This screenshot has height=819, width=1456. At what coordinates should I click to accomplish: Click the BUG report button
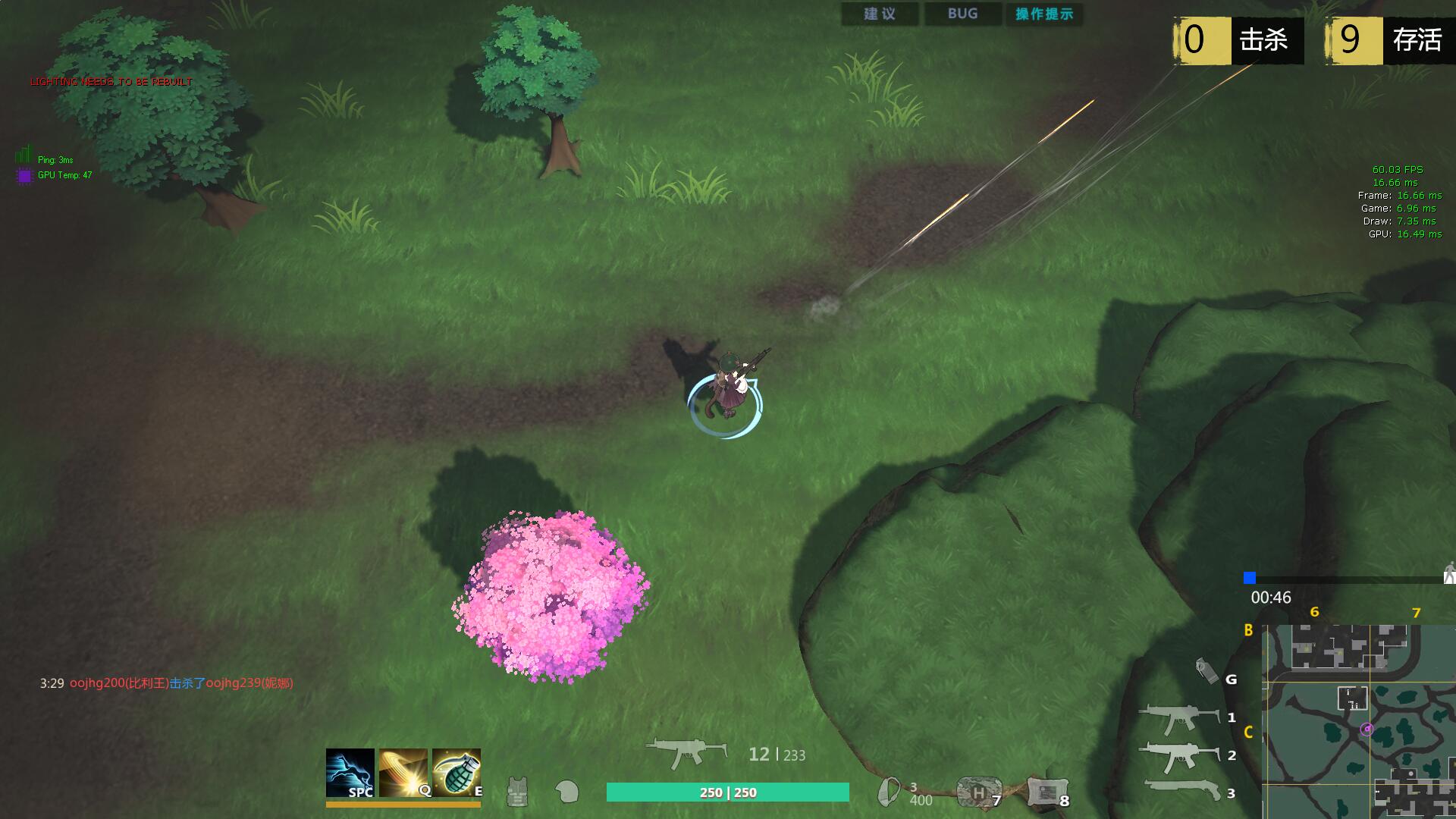pyautogui.click(x=962, y=14)
